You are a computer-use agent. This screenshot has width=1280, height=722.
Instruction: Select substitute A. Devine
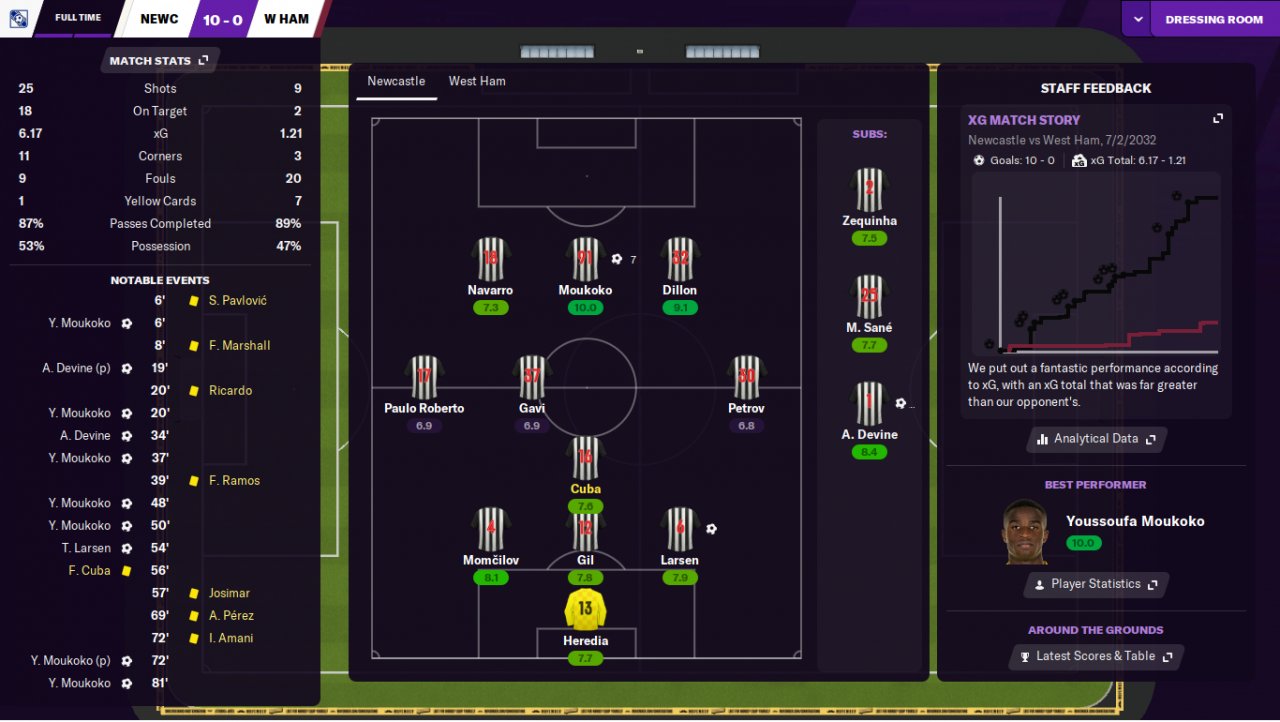[x=869, y=404]
